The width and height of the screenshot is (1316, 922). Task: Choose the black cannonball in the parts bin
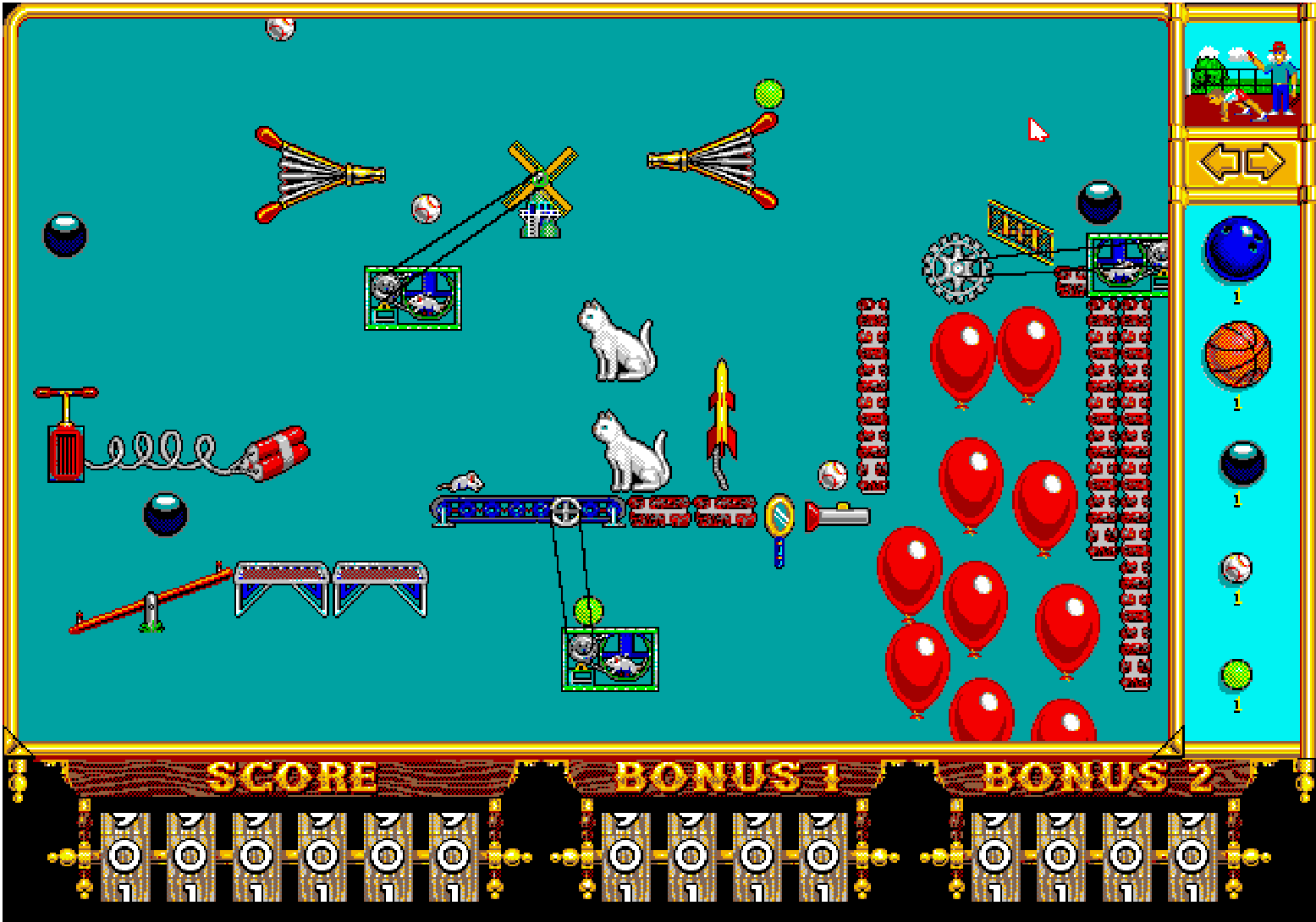(1242, 463)
